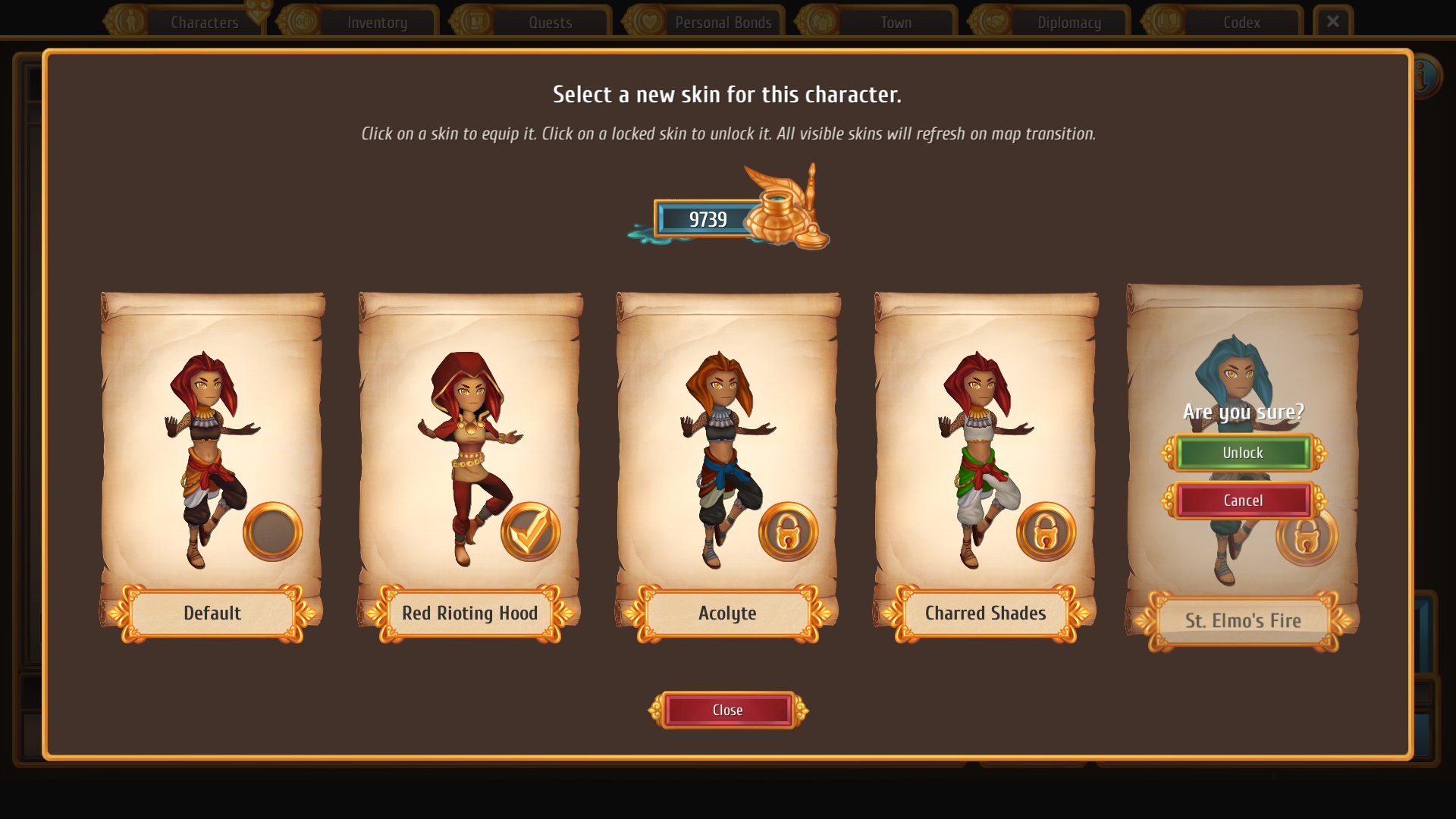This screenshot has width=1456, height=819.
Task: Select the Default skin's empty selection circle
Action: [271, 531]
